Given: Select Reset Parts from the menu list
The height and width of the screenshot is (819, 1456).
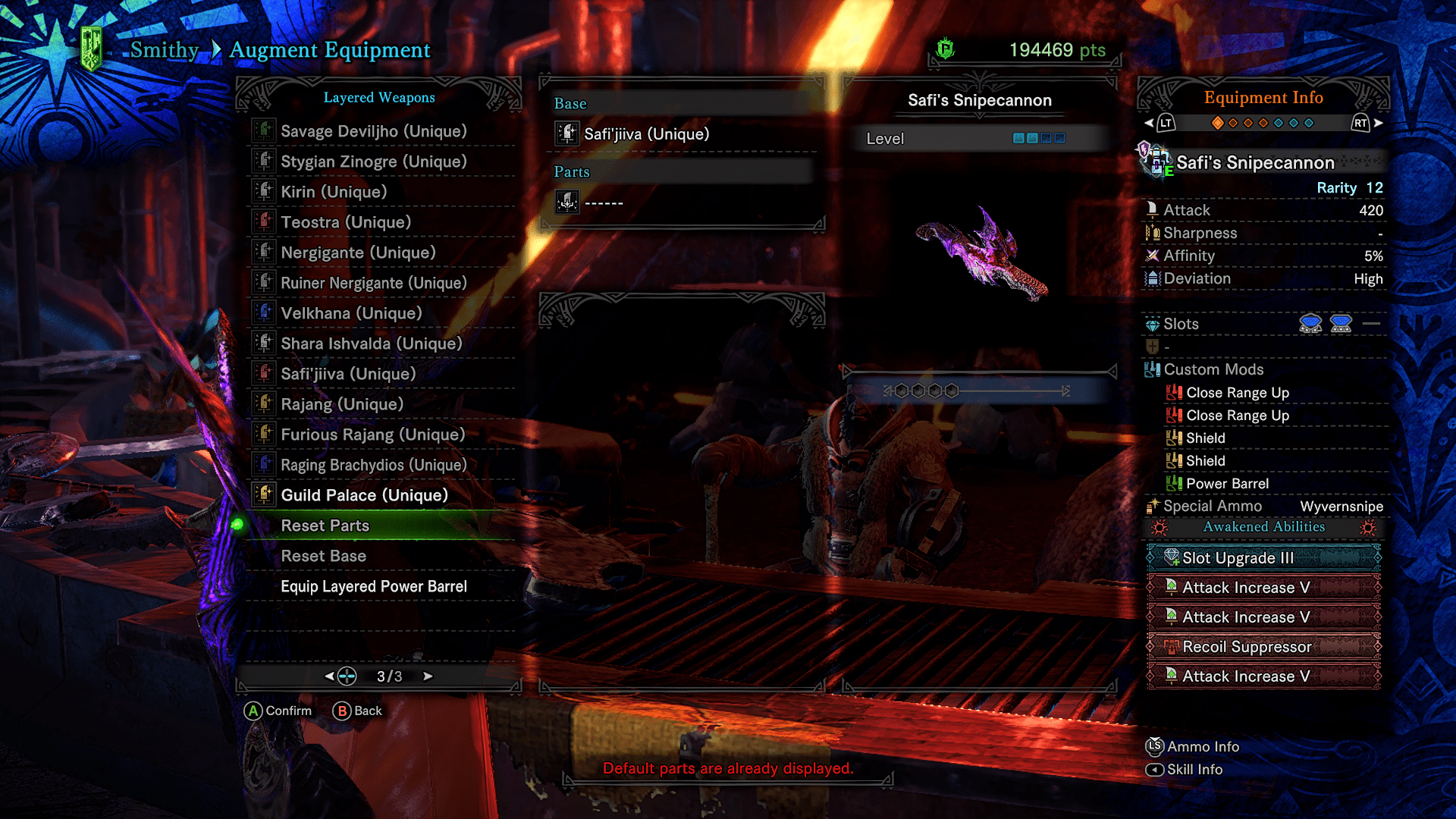Looking at the screenshot, I should click(x=325, y=526).
